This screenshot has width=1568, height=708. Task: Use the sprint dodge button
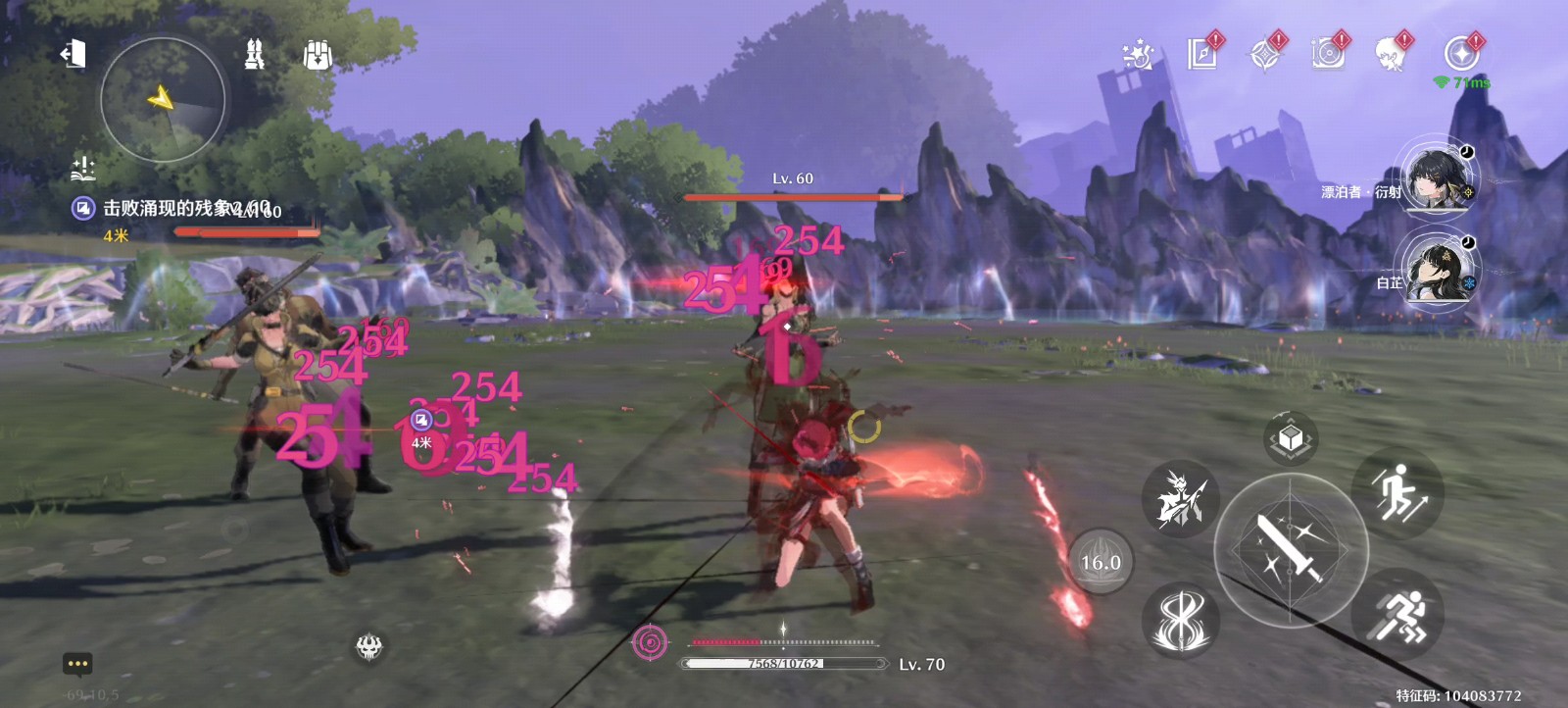click(x=1397, y=615)
